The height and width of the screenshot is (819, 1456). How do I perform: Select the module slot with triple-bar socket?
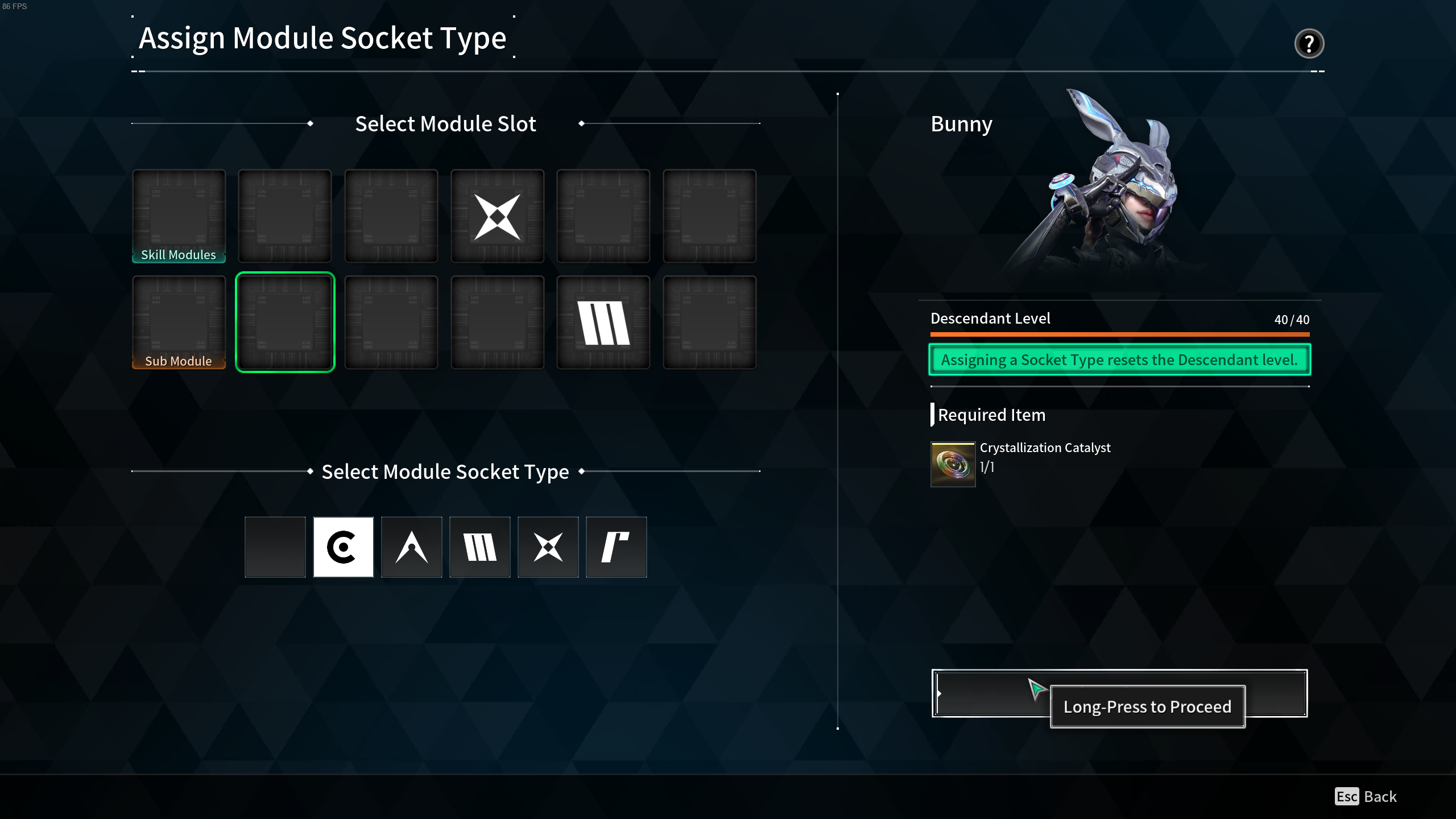pyautogui.click(x=603, y=322)
